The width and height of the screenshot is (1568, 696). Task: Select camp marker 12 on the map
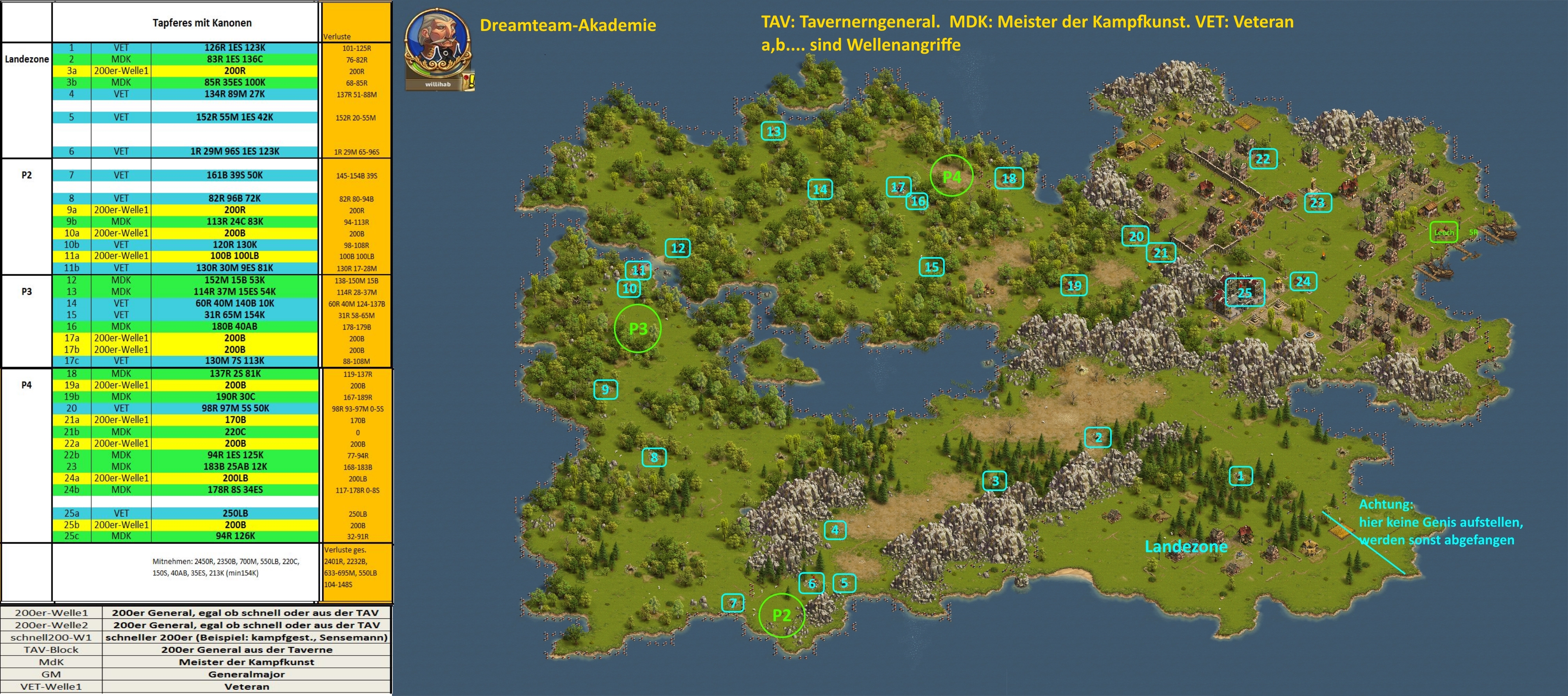(x=677, y=248)
